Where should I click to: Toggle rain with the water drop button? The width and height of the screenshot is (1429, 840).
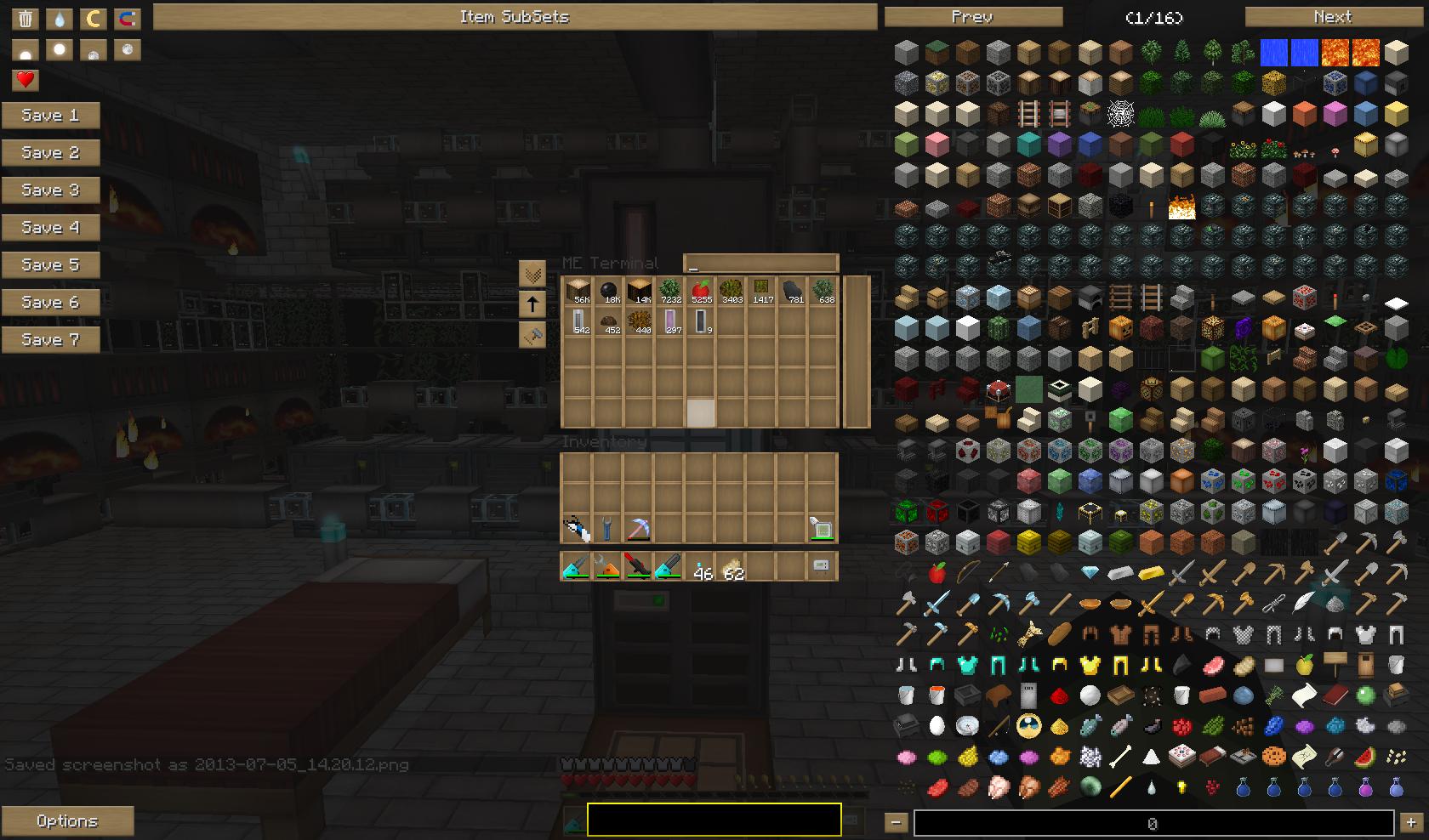(60, 18)
